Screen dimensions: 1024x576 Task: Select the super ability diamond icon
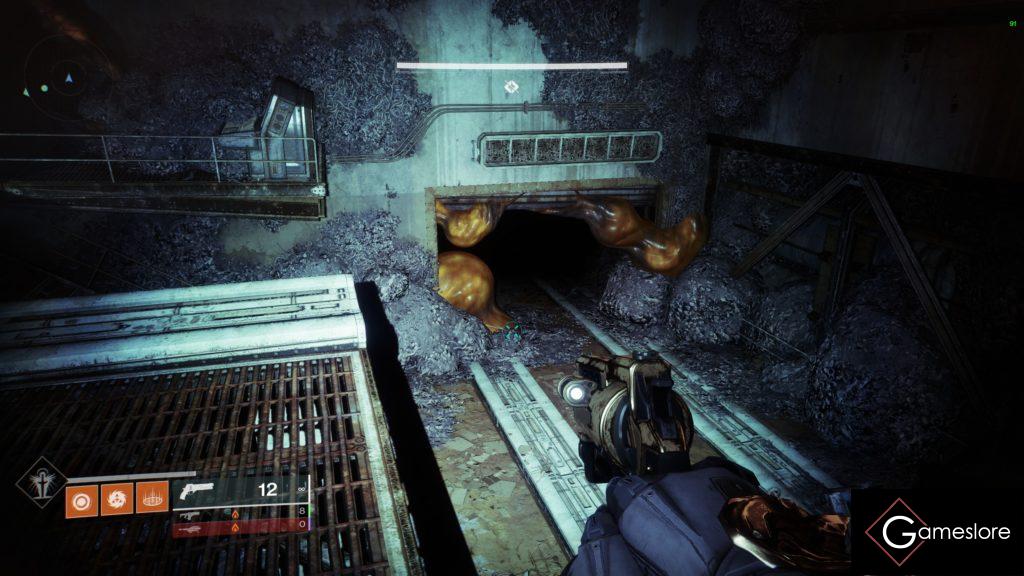coord(39,482)
